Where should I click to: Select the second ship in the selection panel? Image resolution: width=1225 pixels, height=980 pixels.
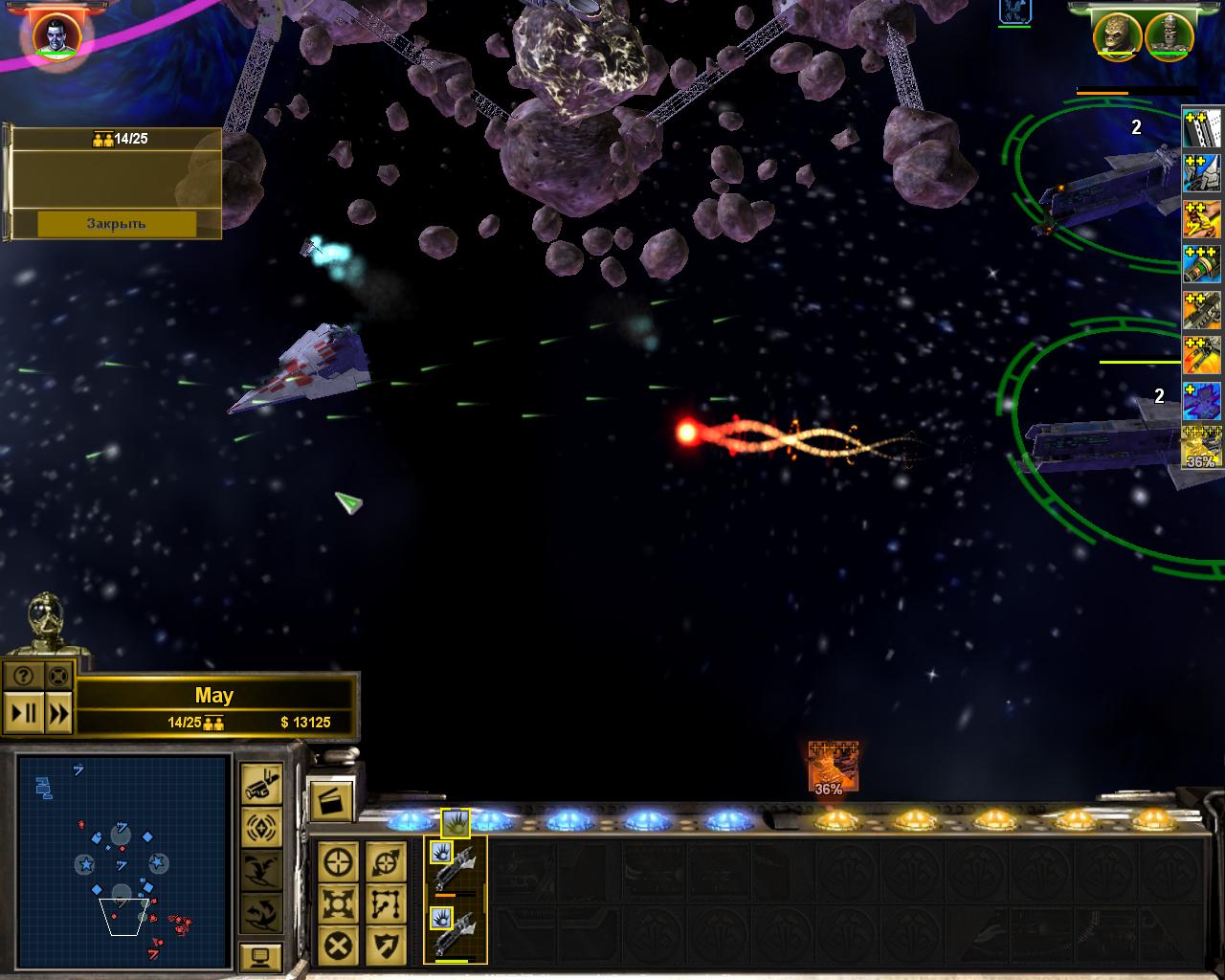coord(456,932)
